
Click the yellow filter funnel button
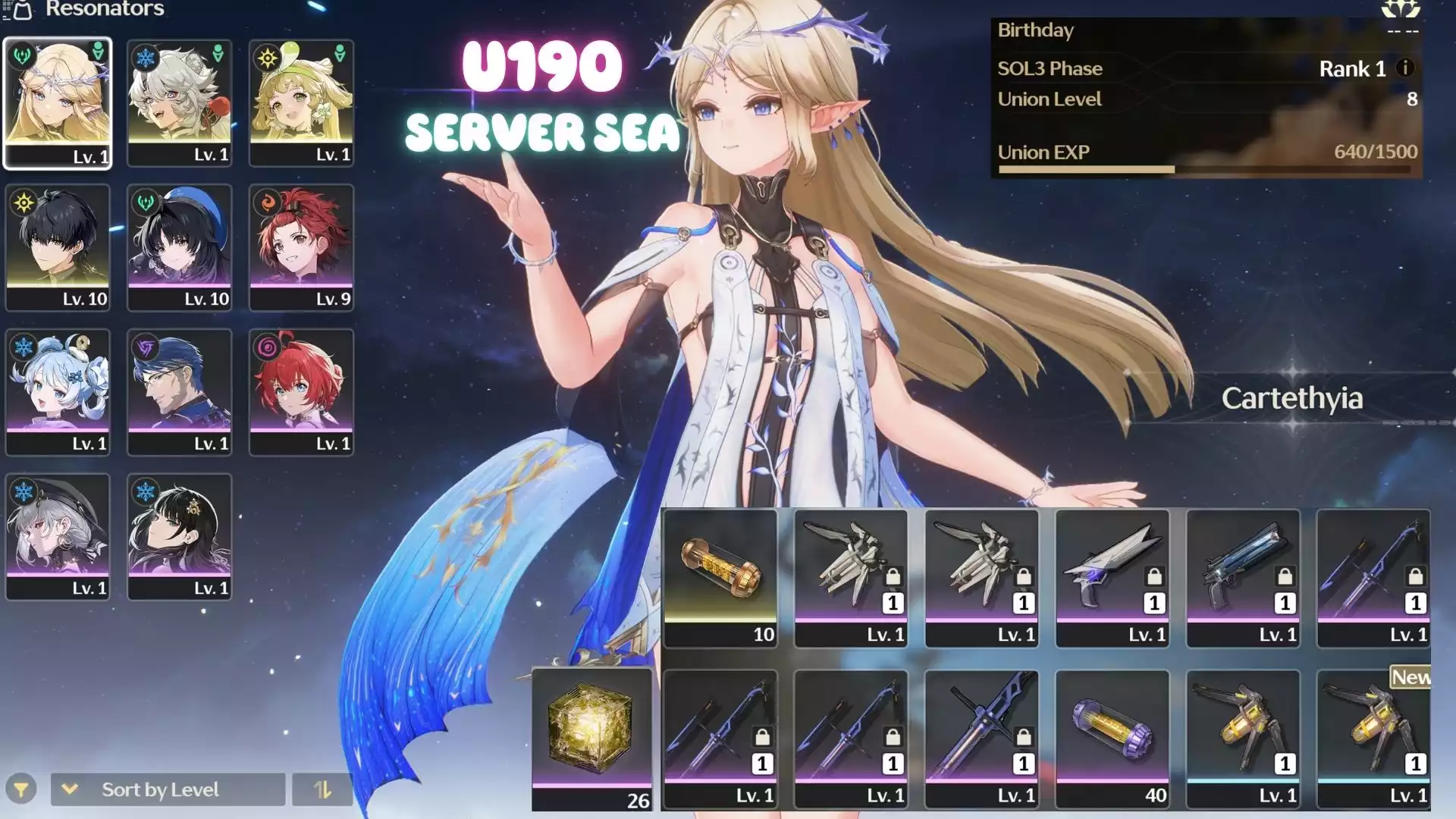coord(21,789)
